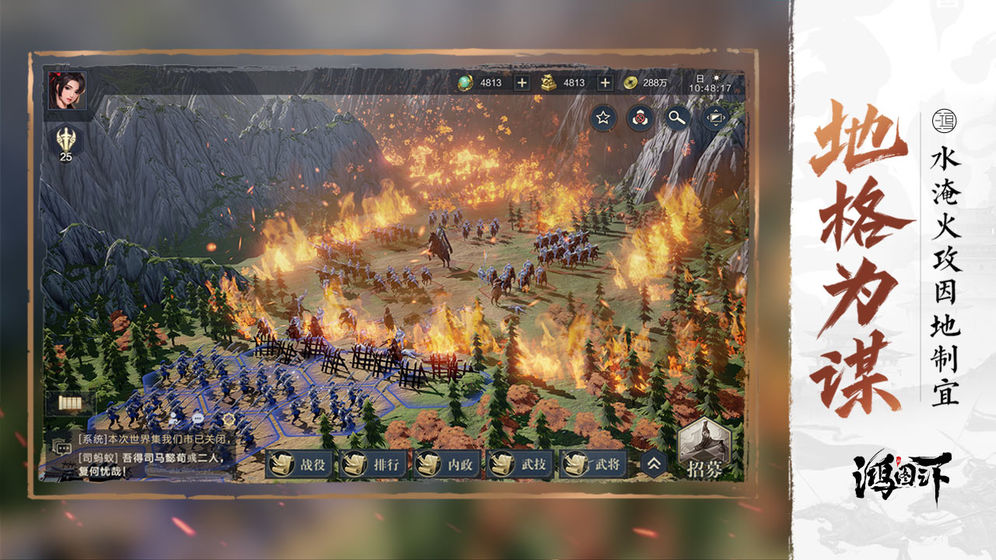Open the 内政 internal affairs menu
Screen dimensions: 996x560
(447, 463)
